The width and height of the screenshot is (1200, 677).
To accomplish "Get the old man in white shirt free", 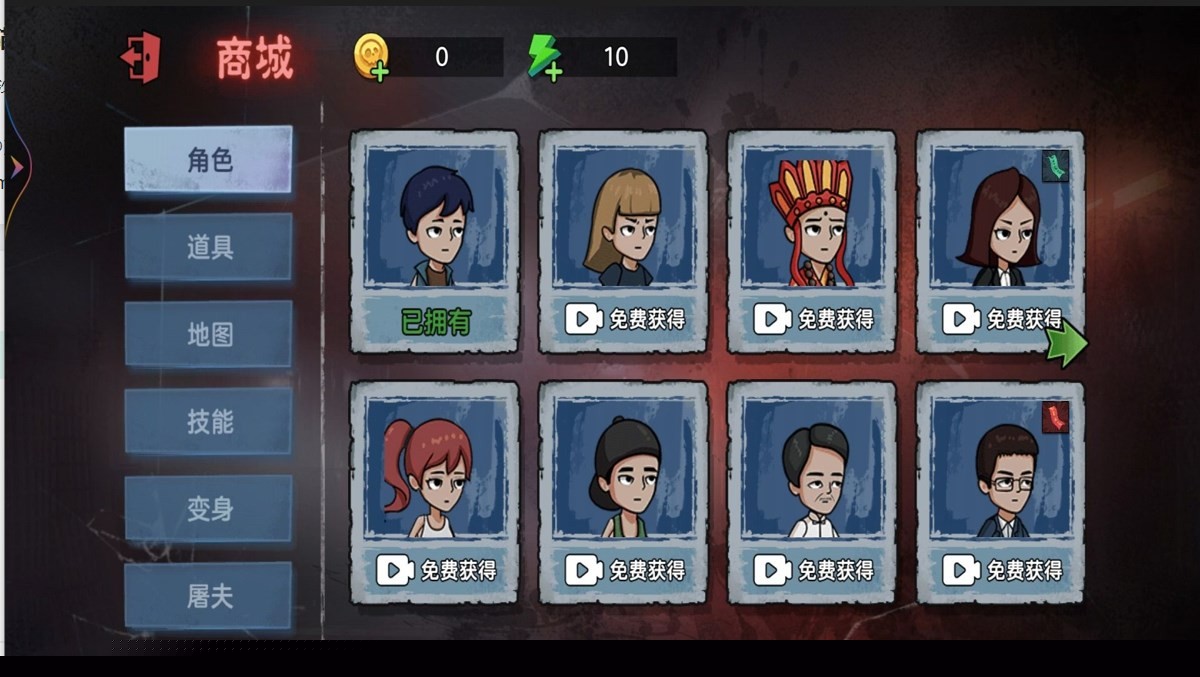I will 812,570.
